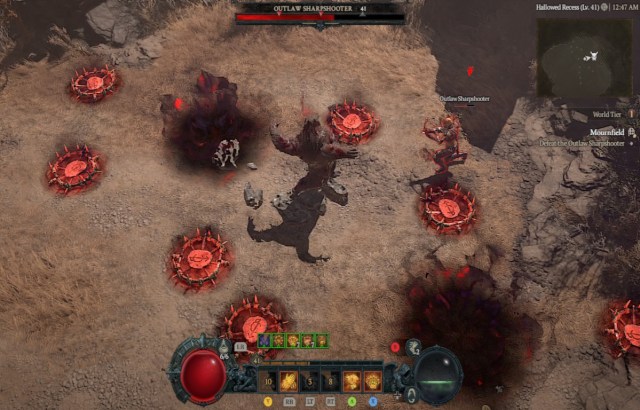Select the Mournfield quest tracker entry
The height and width of the screenshot is (410, 640).
click(x=605, y=131)
